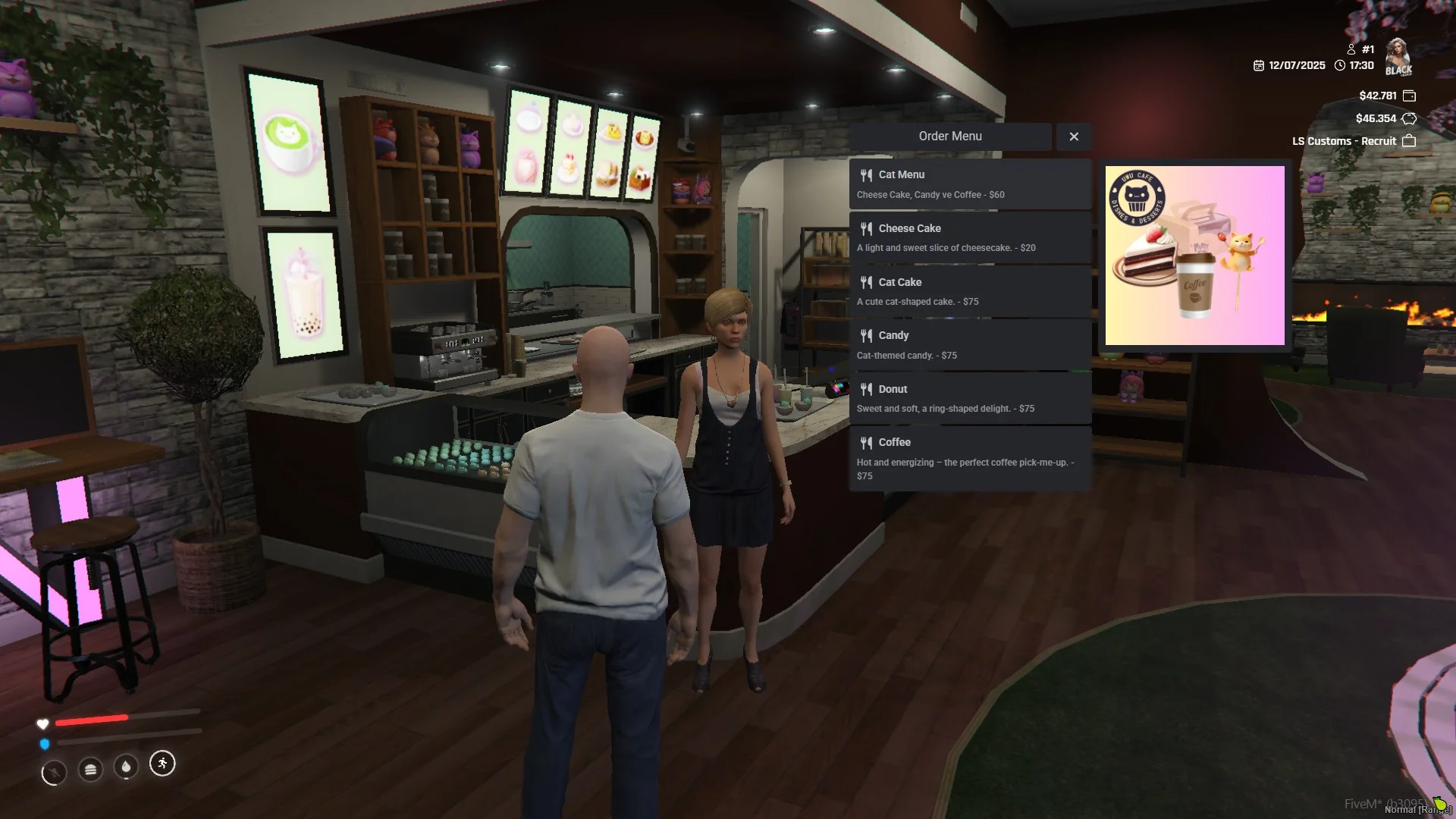Pick the Donut option
This screenshot has height=819, width=1456.
(x=969, y=398)
